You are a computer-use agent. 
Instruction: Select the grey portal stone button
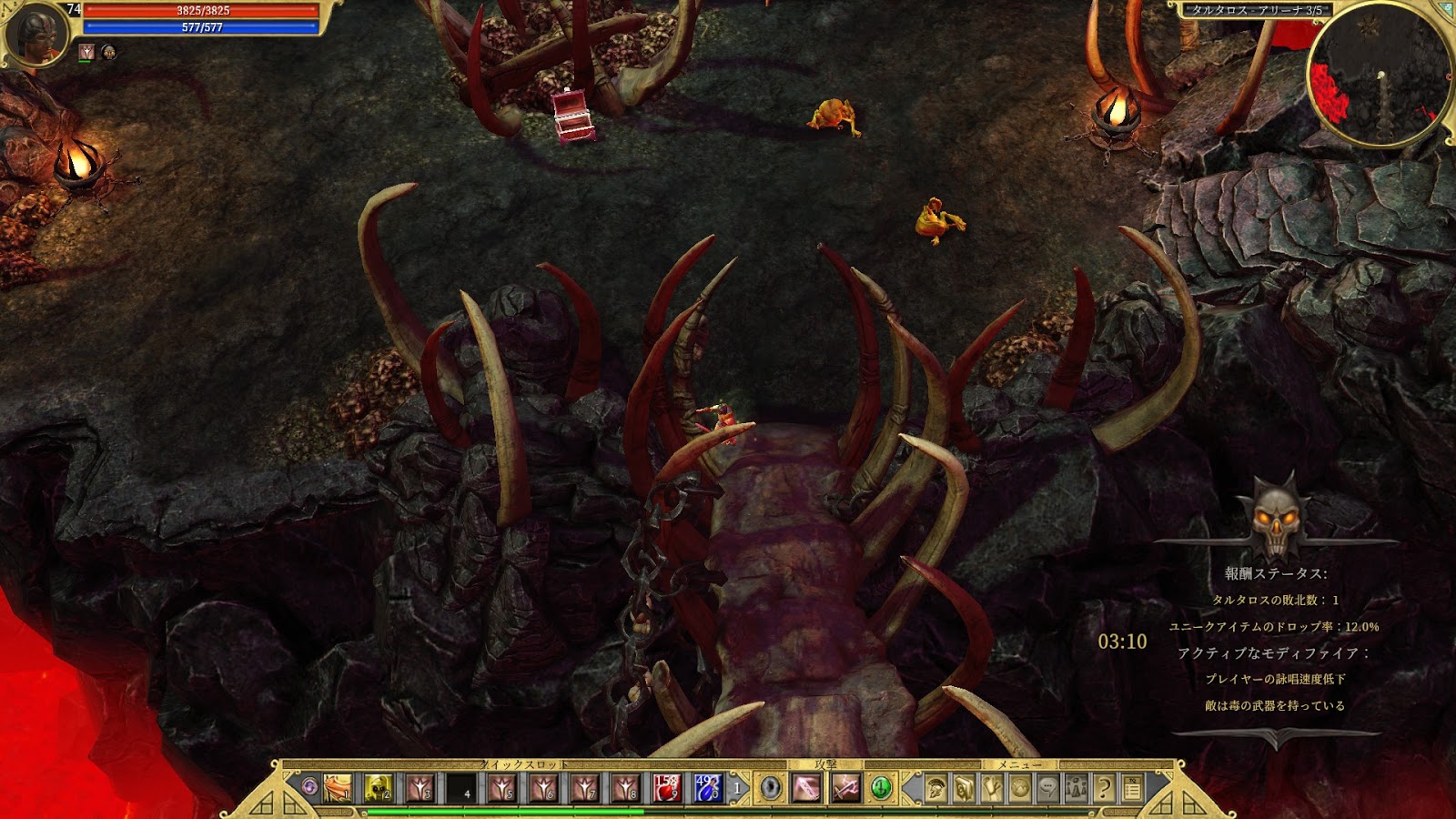(771, 788)
